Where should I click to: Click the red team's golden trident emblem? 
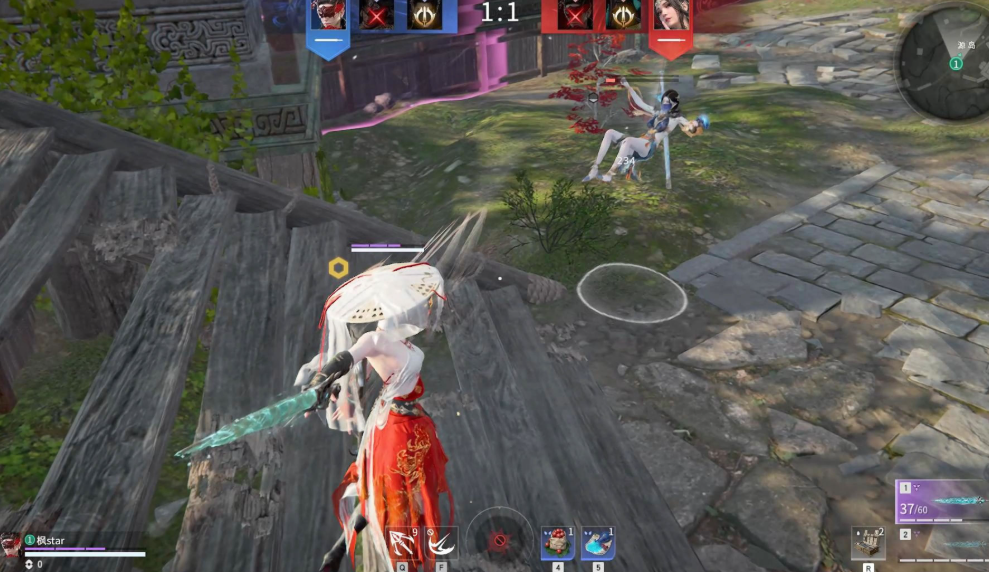tap(622, 14)
